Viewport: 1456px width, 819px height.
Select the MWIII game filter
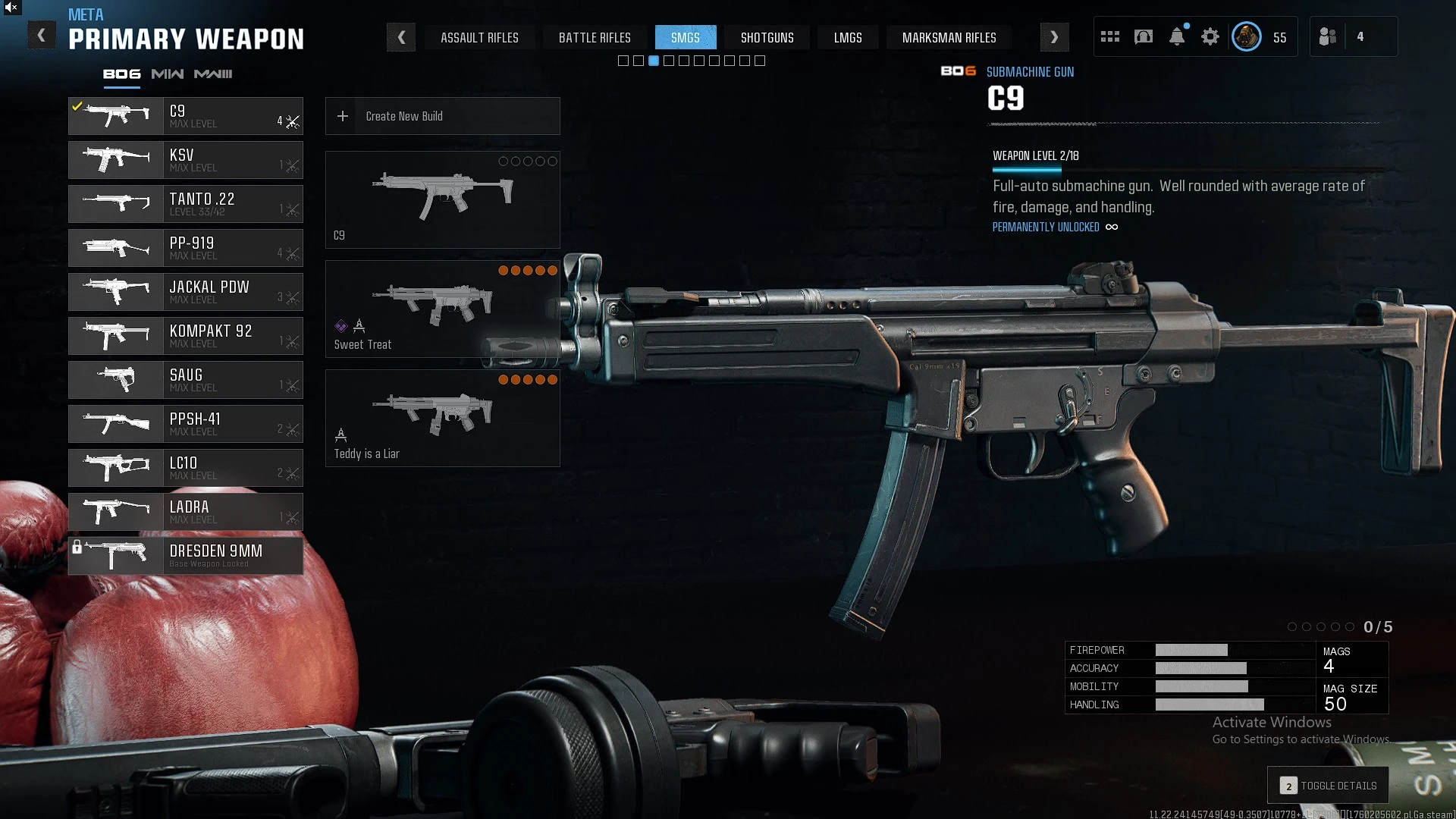point(213,74)
